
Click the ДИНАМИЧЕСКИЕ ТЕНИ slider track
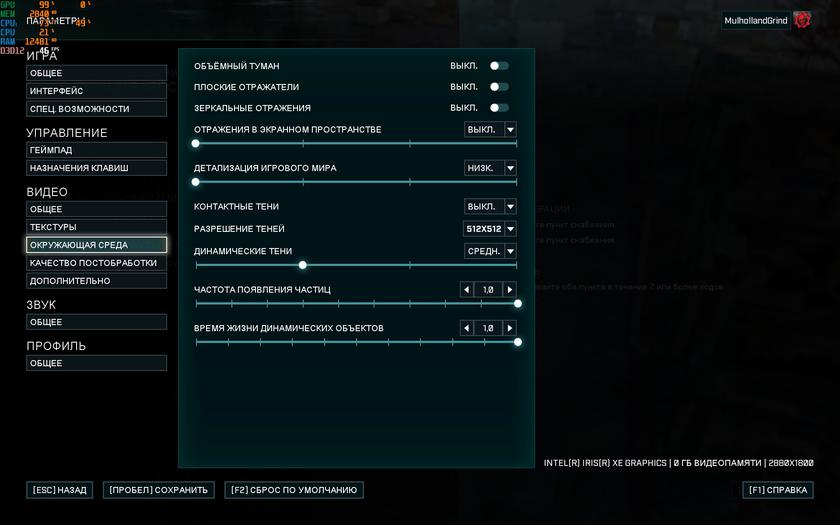[x=400, y=265]
